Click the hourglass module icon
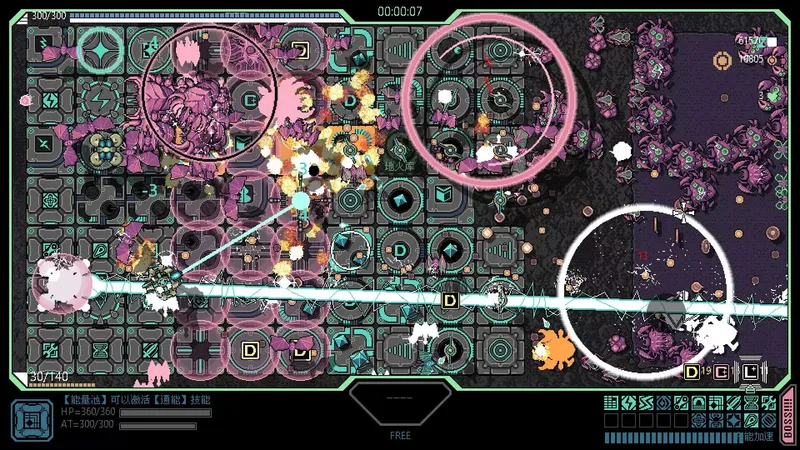 point(751,402)
